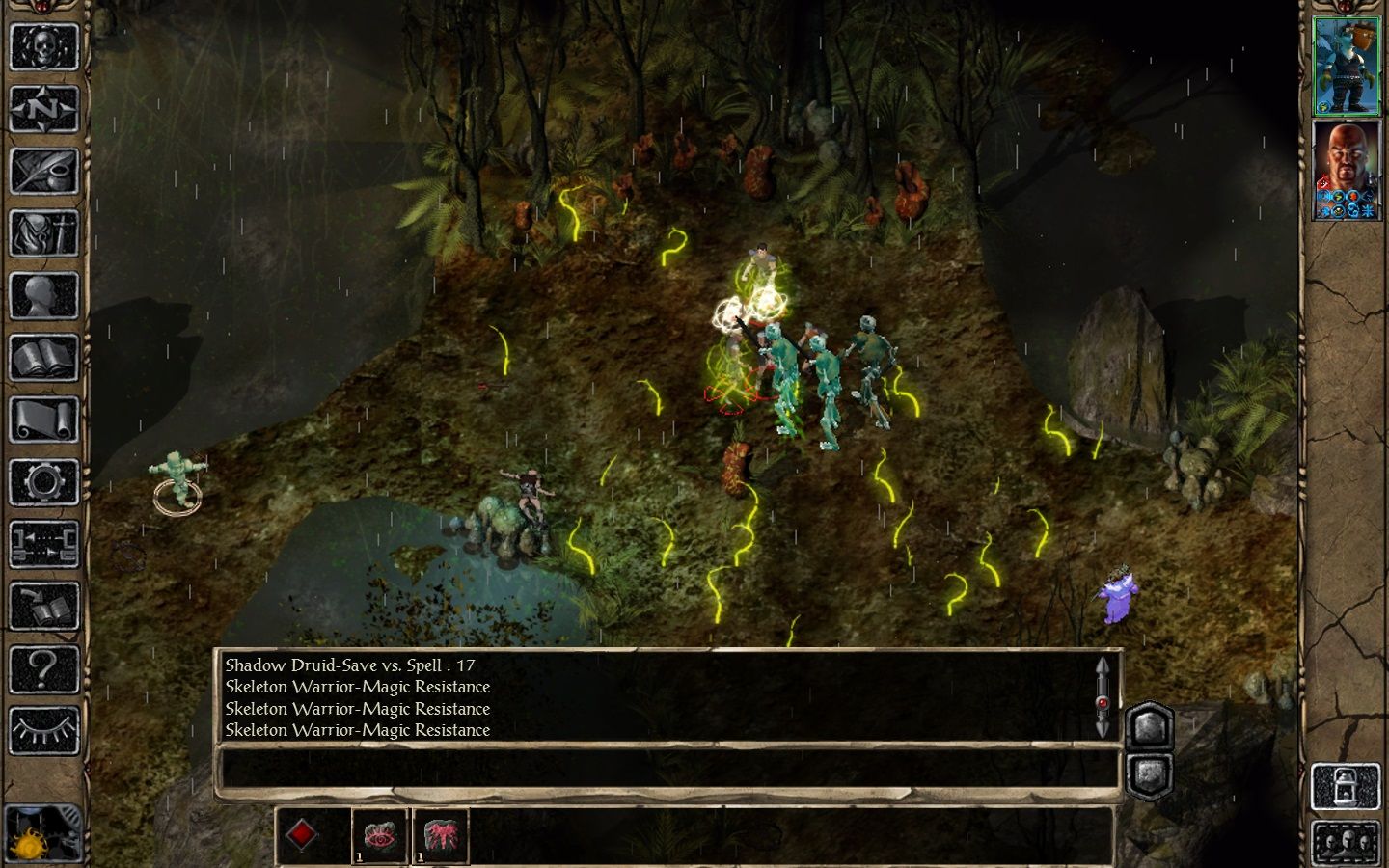Open the journal quill and inkwell icon

[43, 171]
